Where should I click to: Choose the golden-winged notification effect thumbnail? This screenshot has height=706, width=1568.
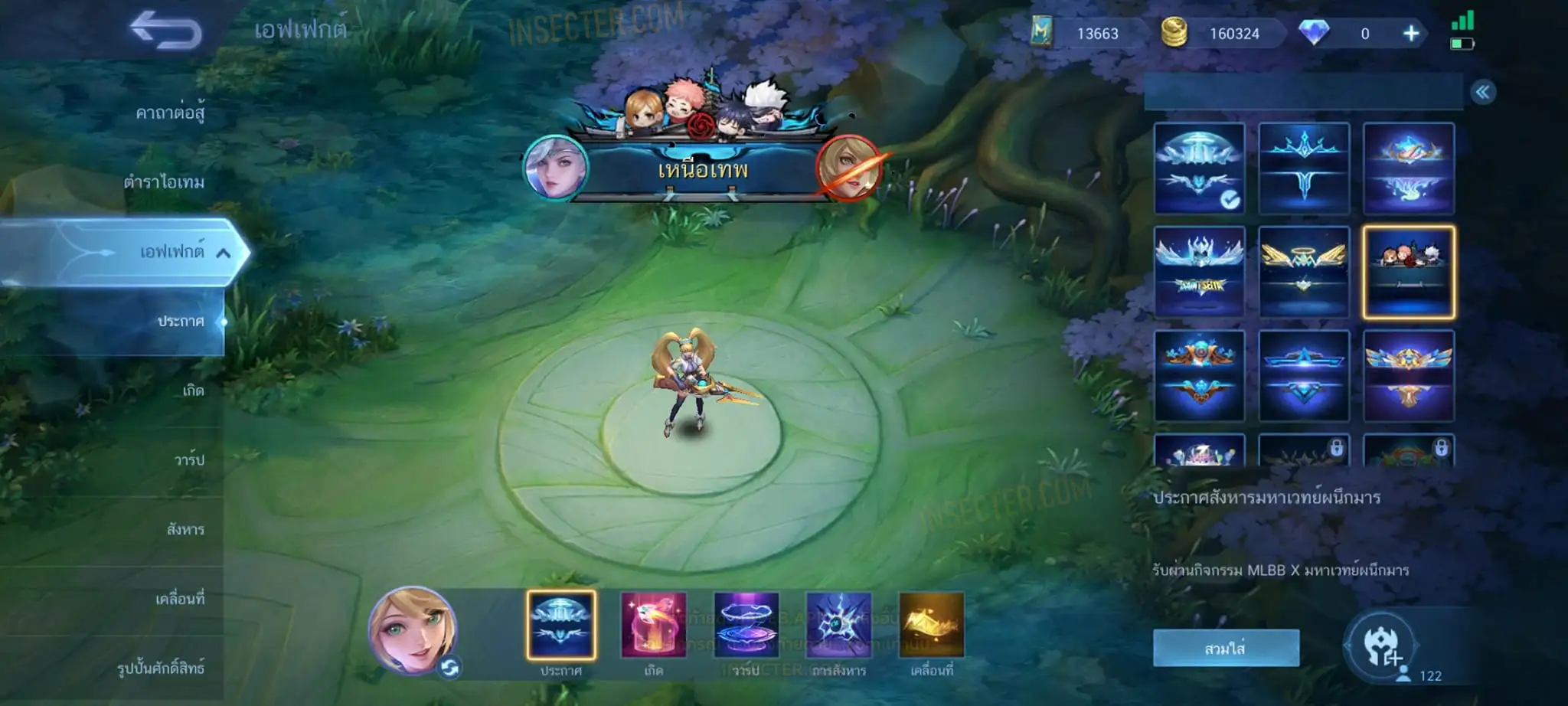click(x=1304, y=272)
